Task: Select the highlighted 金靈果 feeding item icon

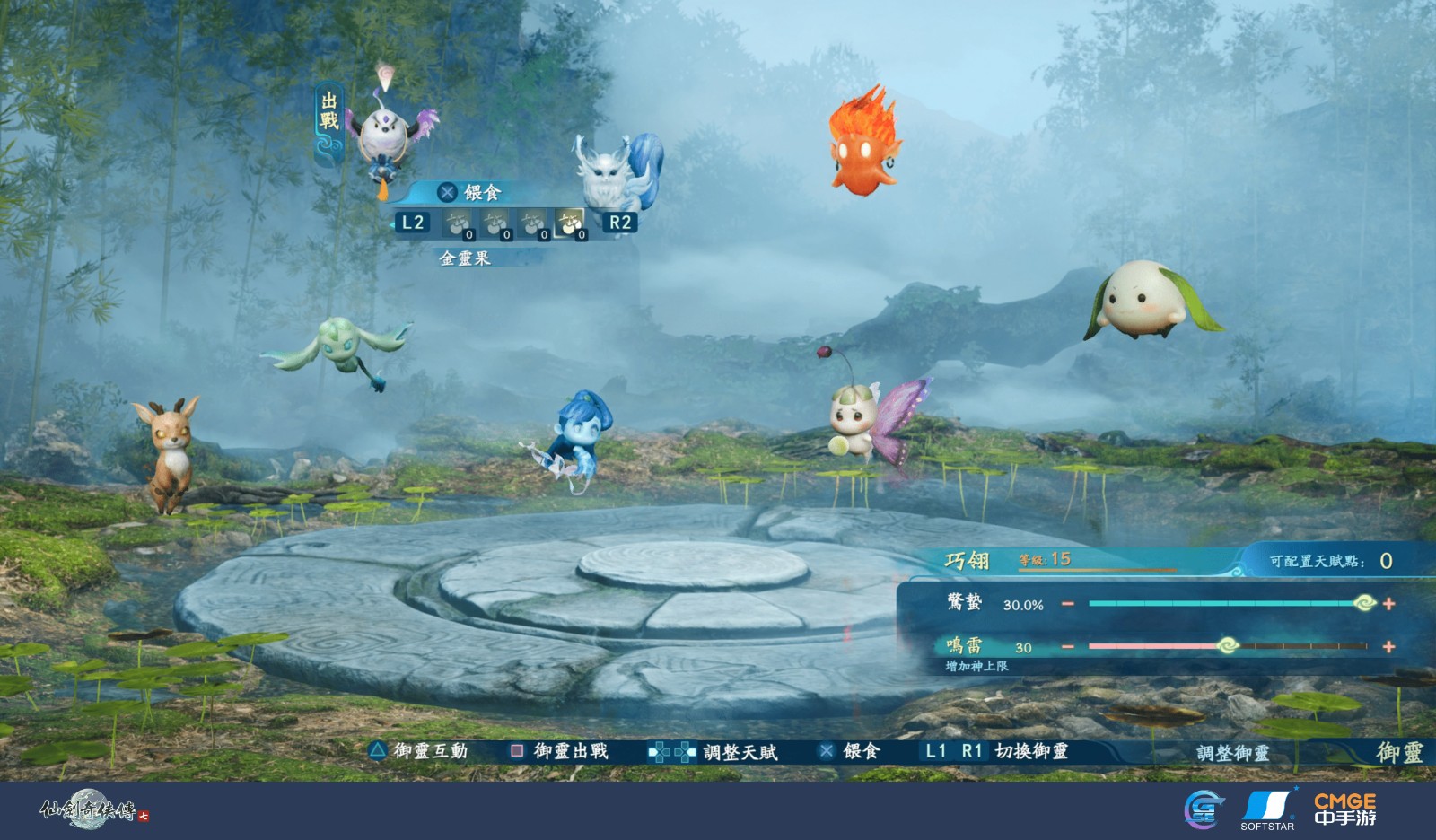Action: click(570, 223)
